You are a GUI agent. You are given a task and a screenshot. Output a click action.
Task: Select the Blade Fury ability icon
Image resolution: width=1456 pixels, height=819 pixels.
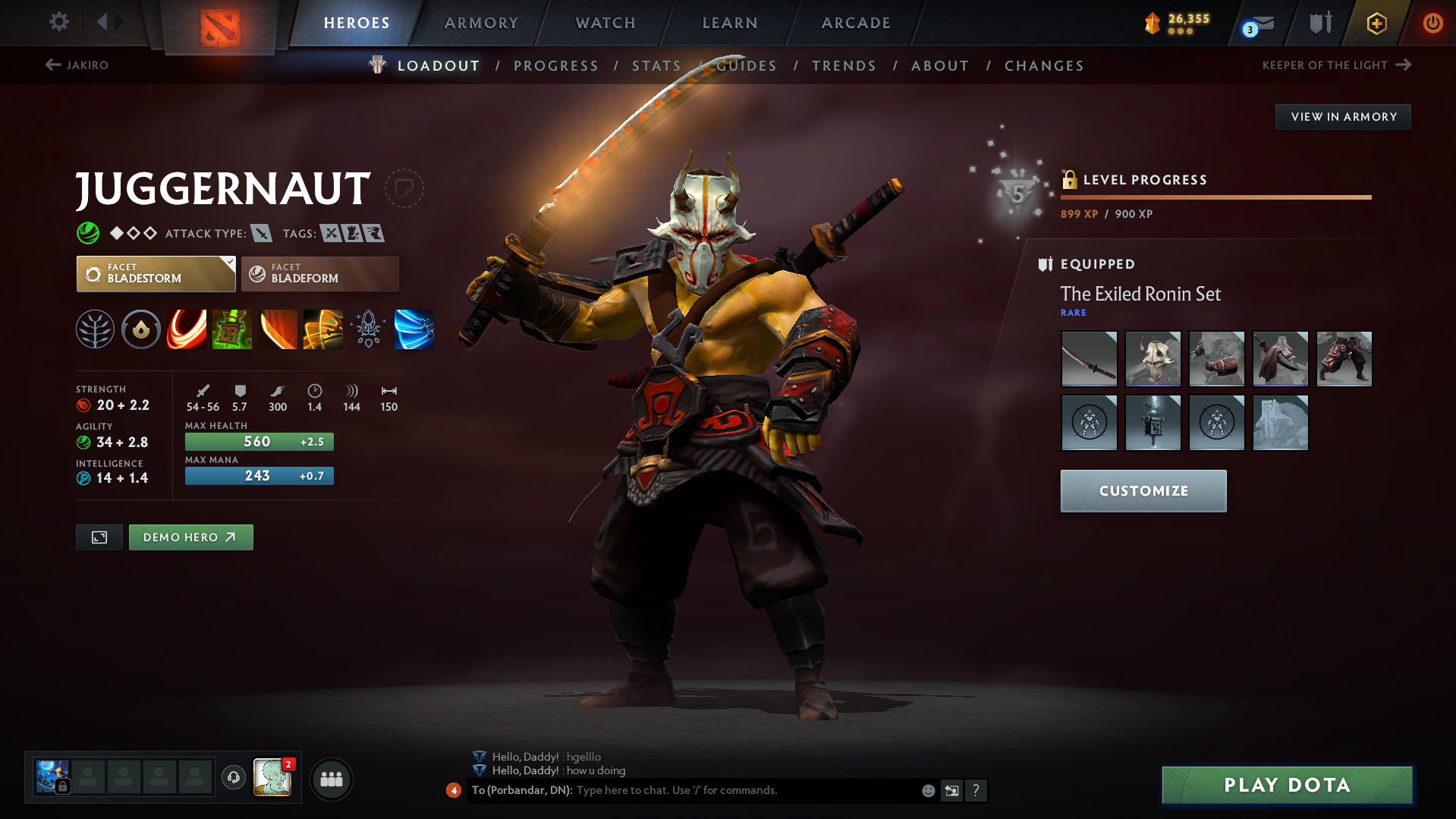[186, 329]
